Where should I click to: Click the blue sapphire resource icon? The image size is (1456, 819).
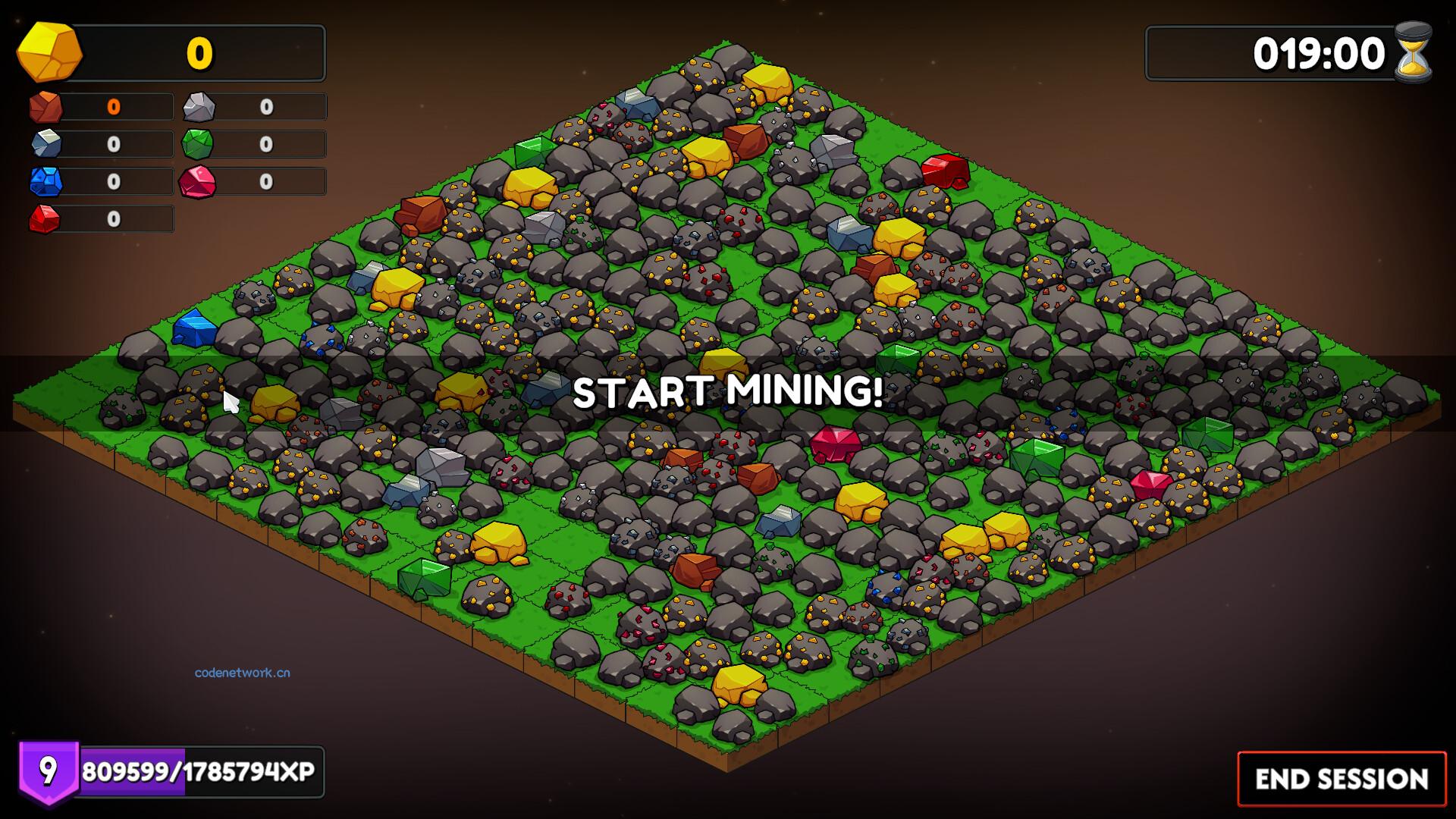point(45,181)
